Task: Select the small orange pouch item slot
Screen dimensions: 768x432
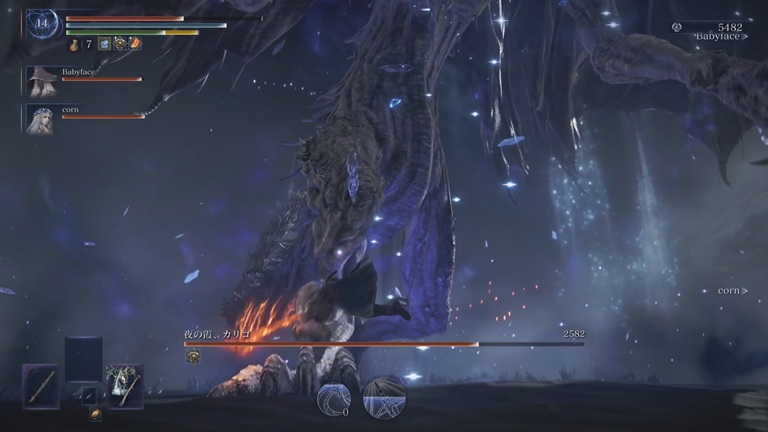Action: pos(96,414)
